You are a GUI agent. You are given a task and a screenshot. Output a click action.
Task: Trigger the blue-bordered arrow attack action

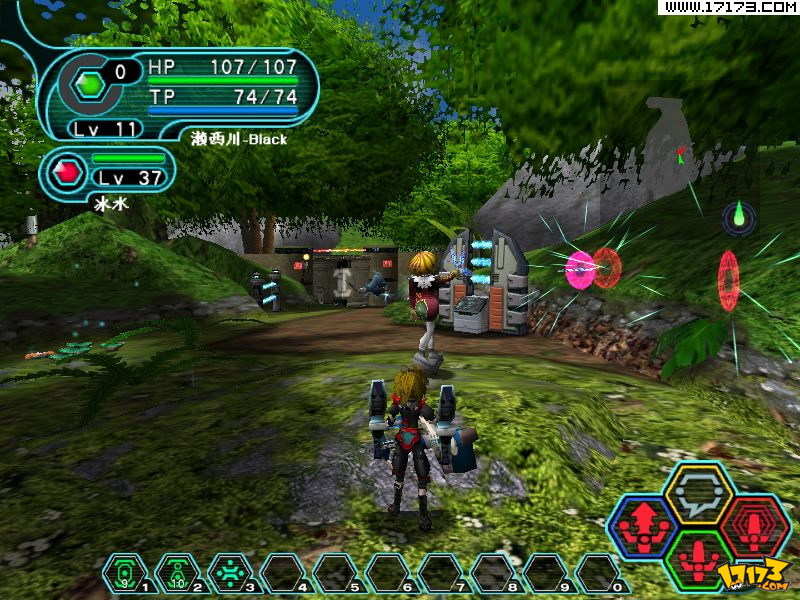coord(644,525)
